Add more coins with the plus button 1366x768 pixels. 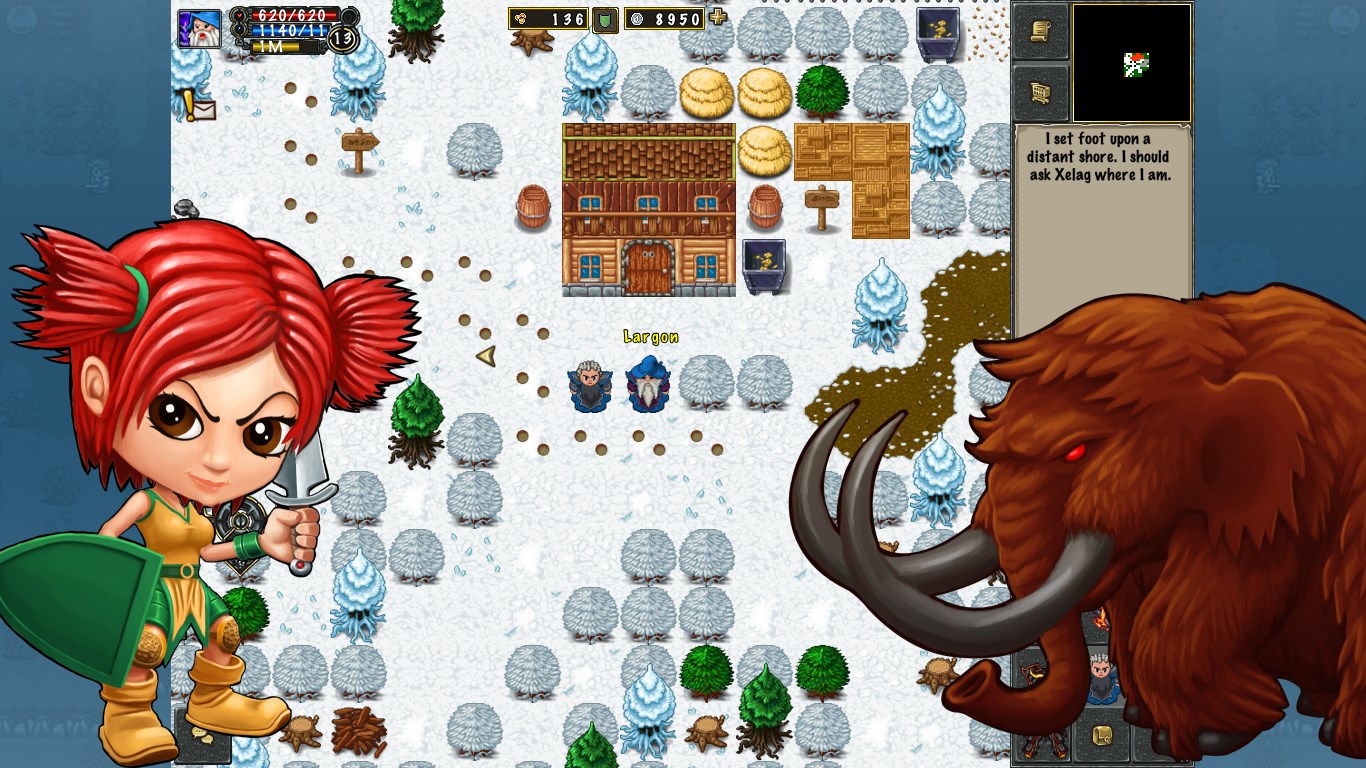pos(718,17)
